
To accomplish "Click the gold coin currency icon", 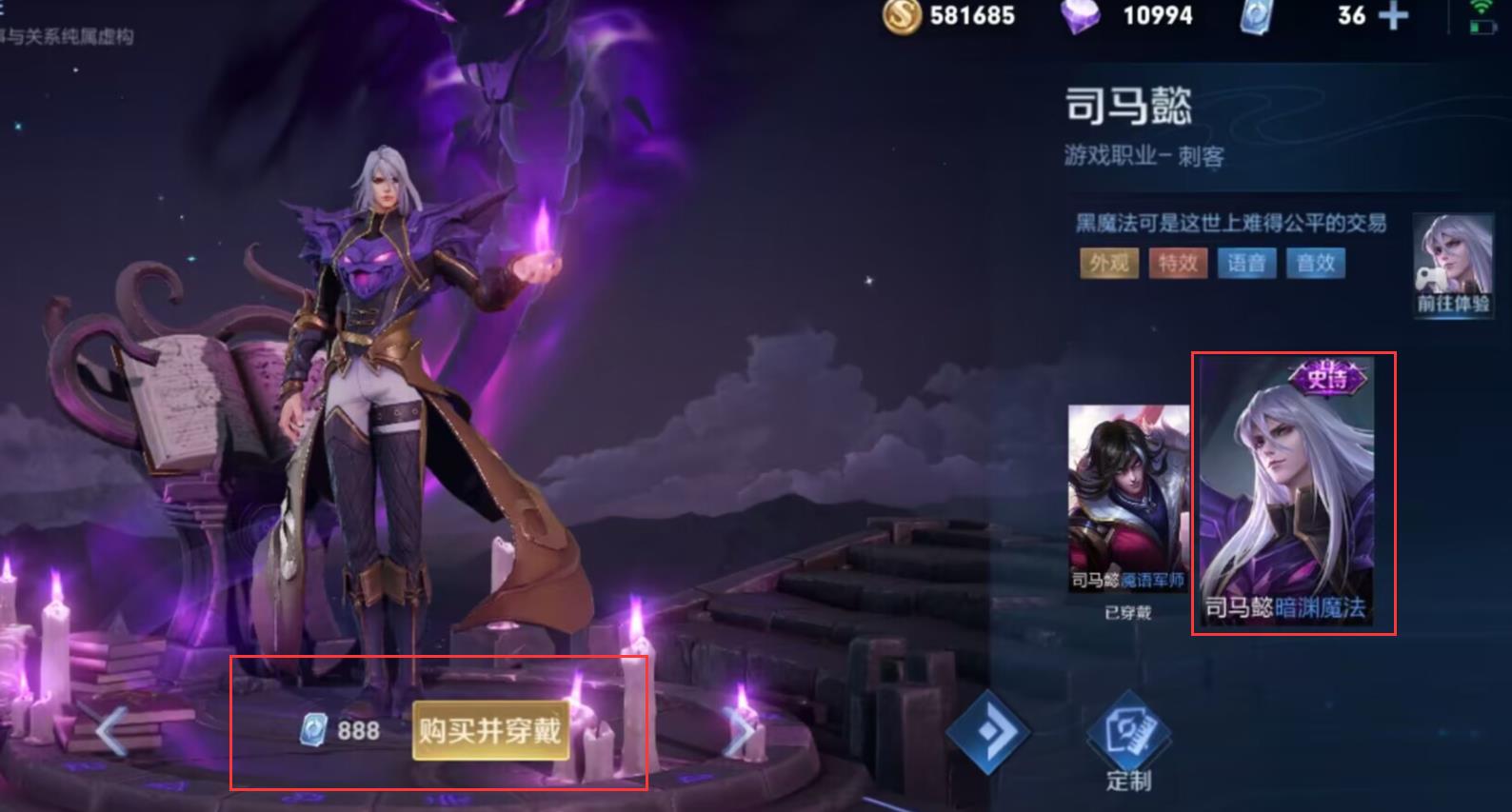I will tap(903, 16).
